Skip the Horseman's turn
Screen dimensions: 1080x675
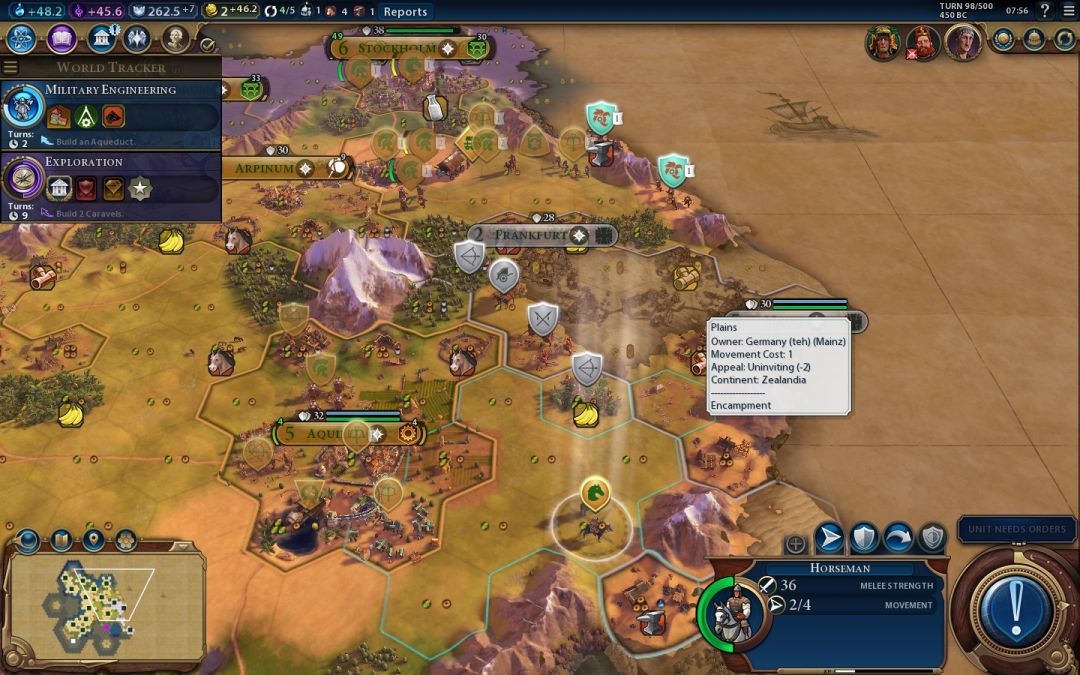click(x=898, y=538)
